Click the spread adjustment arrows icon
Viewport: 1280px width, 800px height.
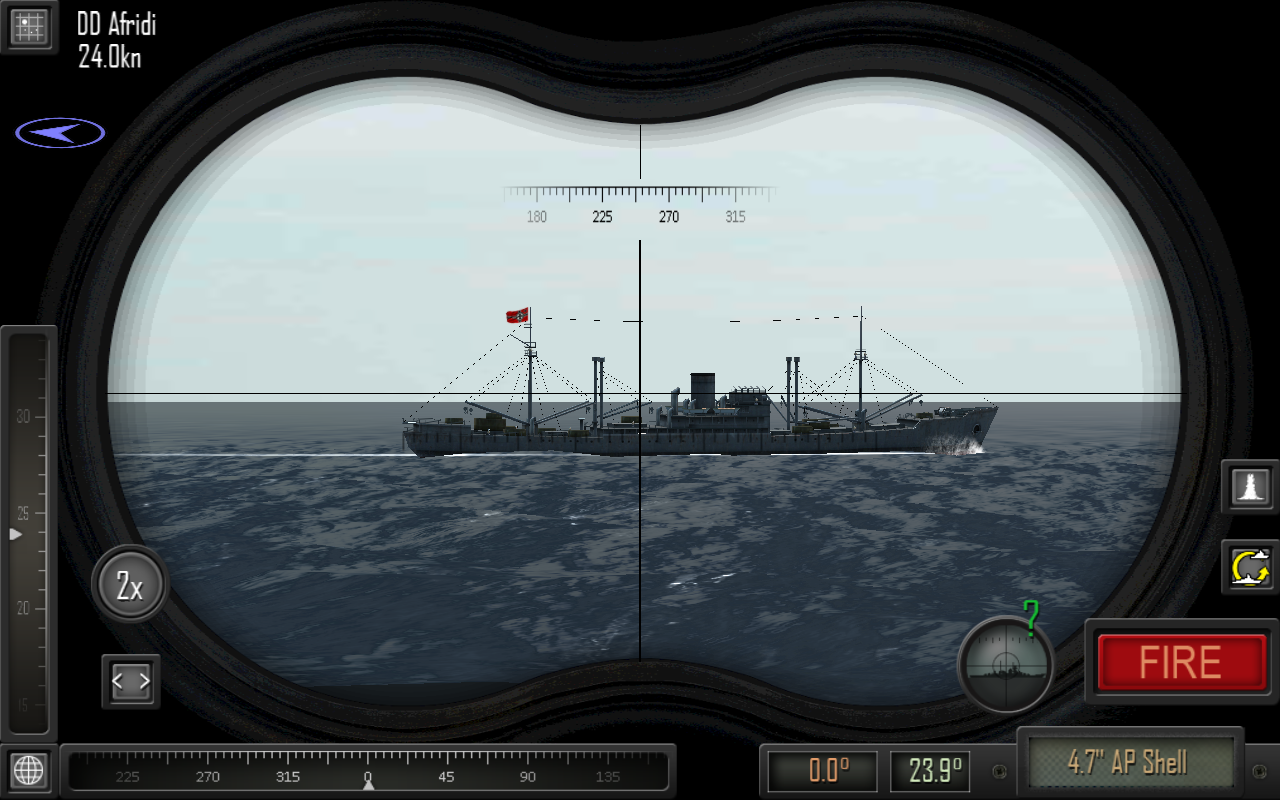[130, 679]
